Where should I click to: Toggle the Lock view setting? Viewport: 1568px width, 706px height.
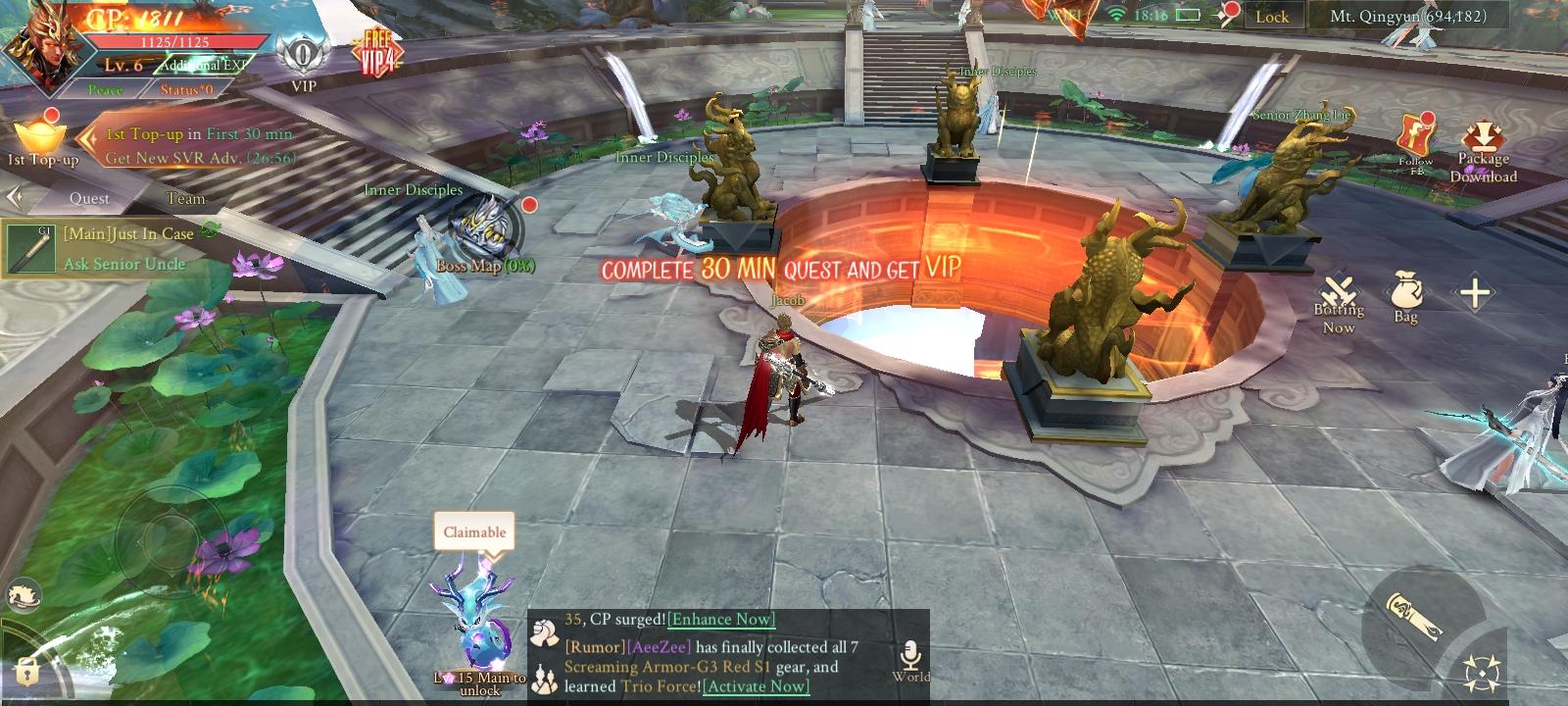point(1272,17)
